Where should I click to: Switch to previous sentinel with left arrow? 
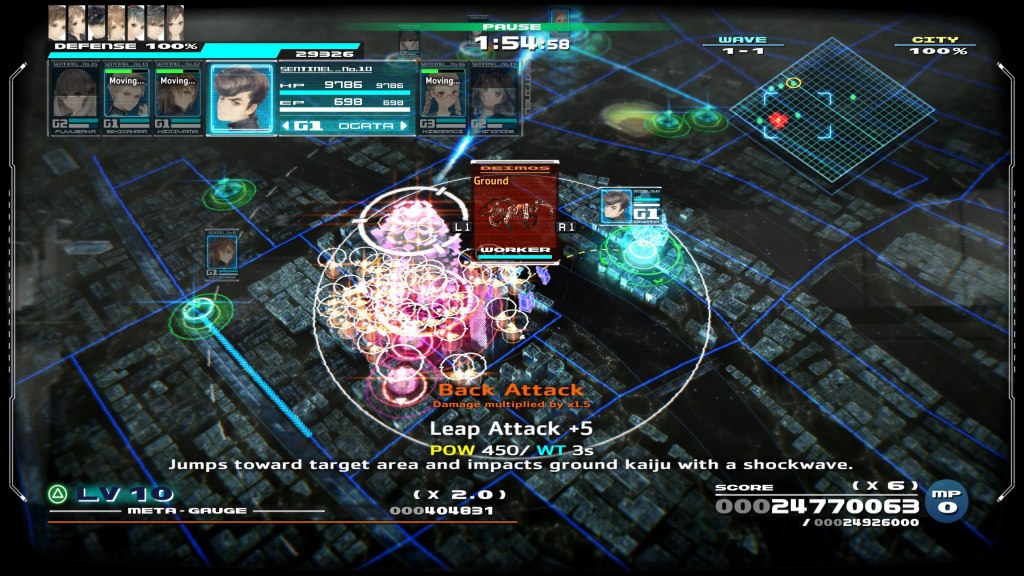tap(288, 126)
